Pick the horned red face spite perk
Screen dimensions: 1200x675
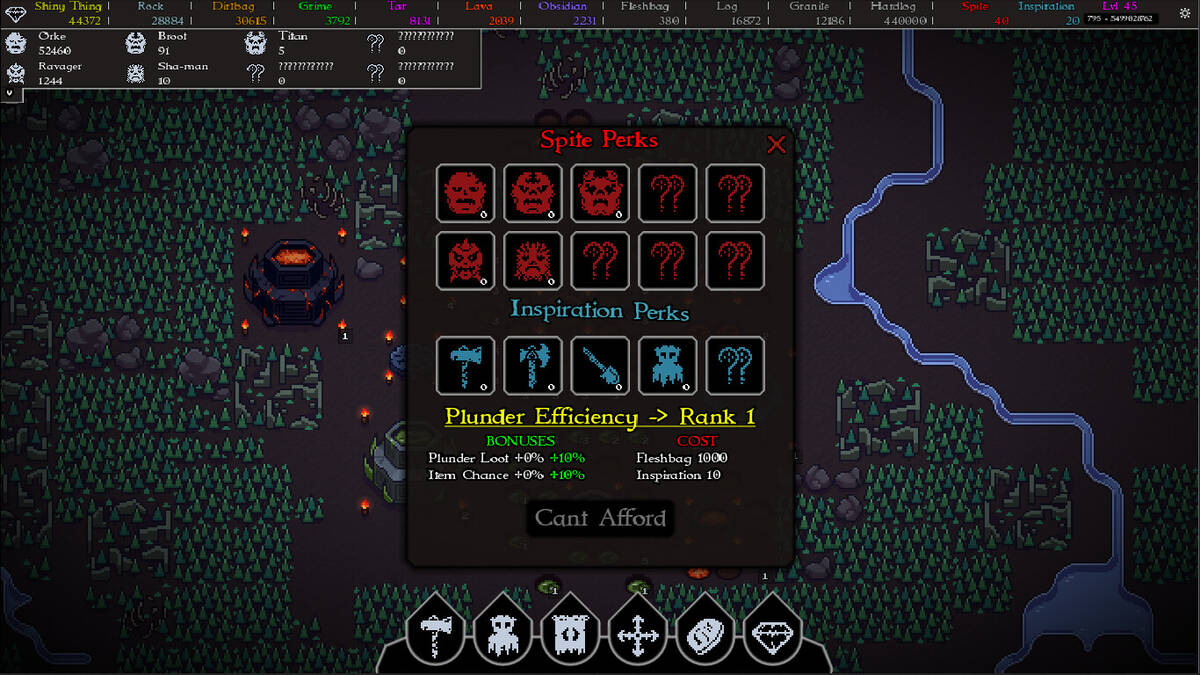coord(600,193)
